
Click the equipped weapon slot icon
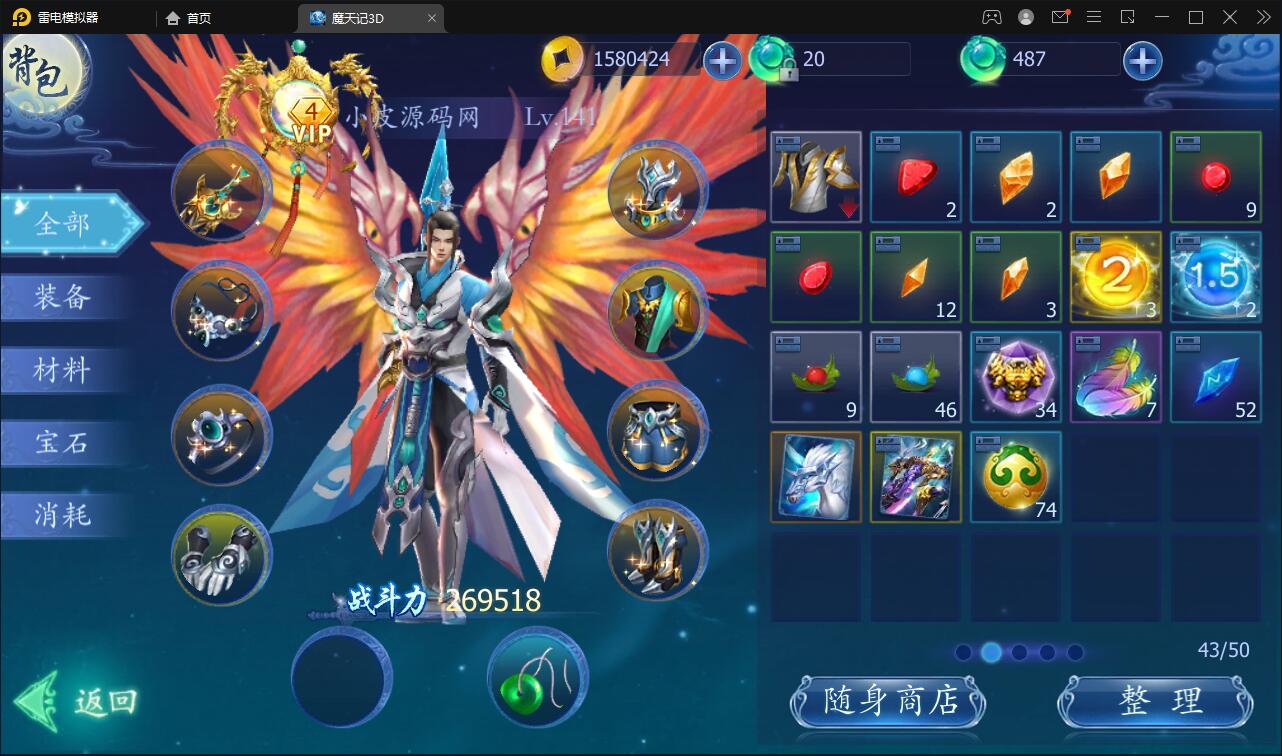point(220,193)
